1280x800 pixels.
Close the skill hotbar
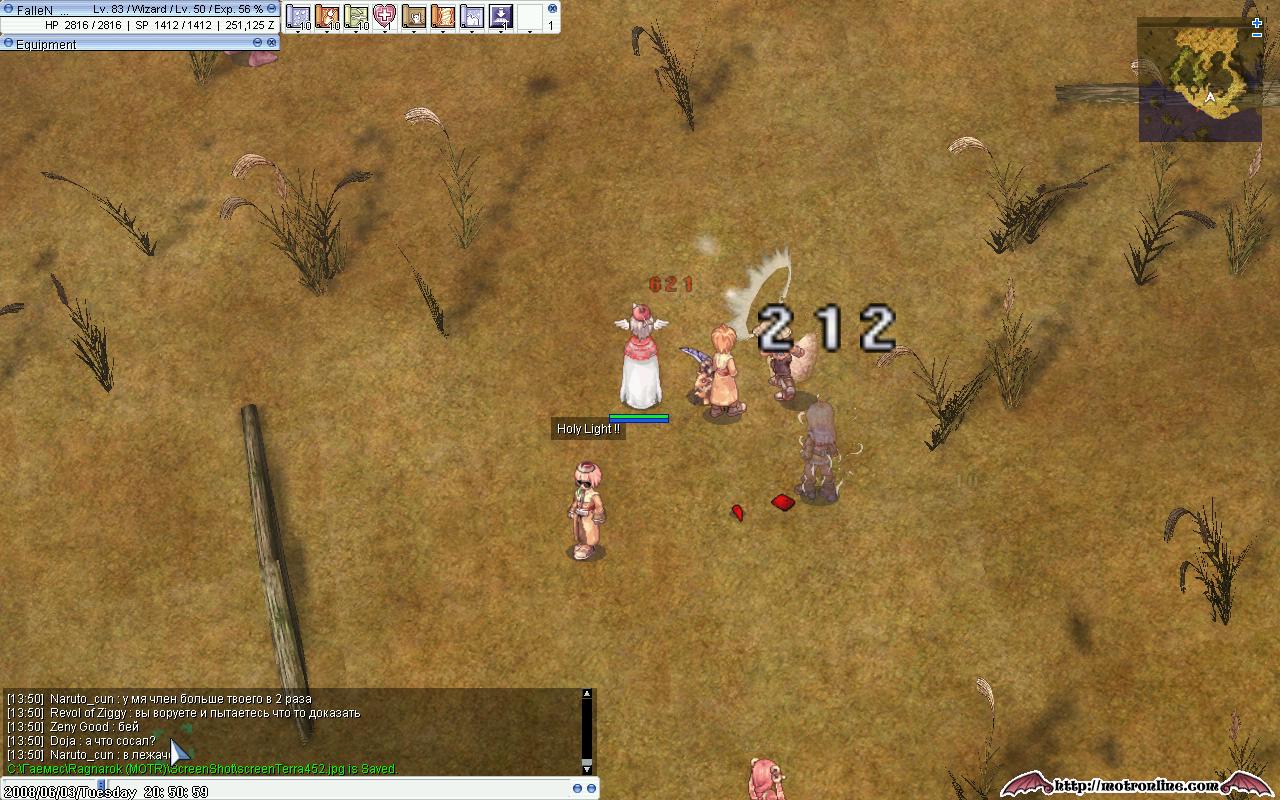(552, 9)
